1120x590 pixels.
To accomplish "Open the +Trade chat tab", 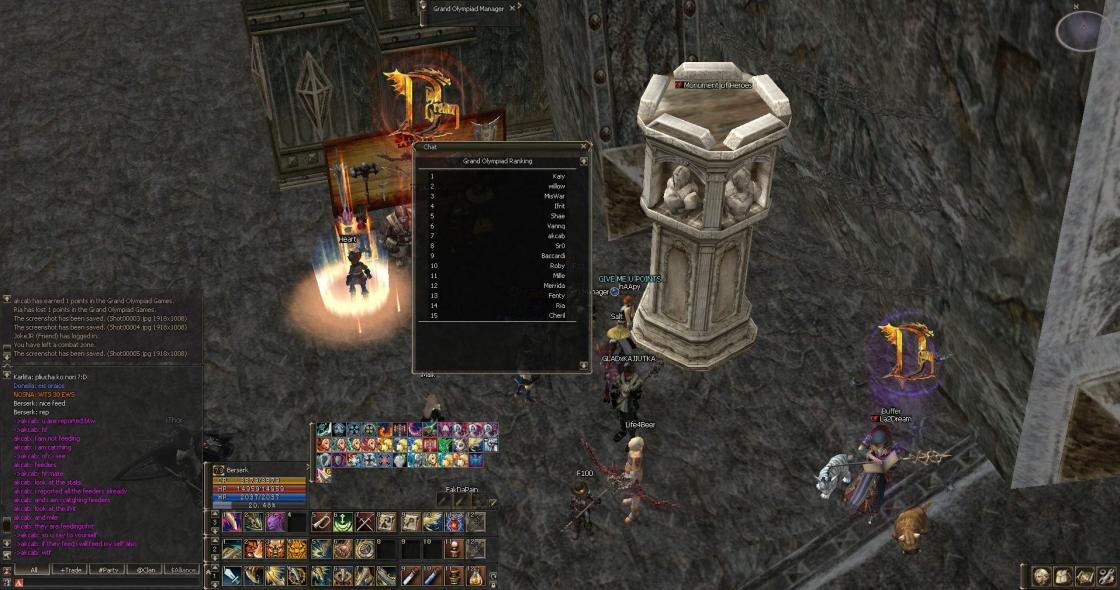I will coord(69,569).
